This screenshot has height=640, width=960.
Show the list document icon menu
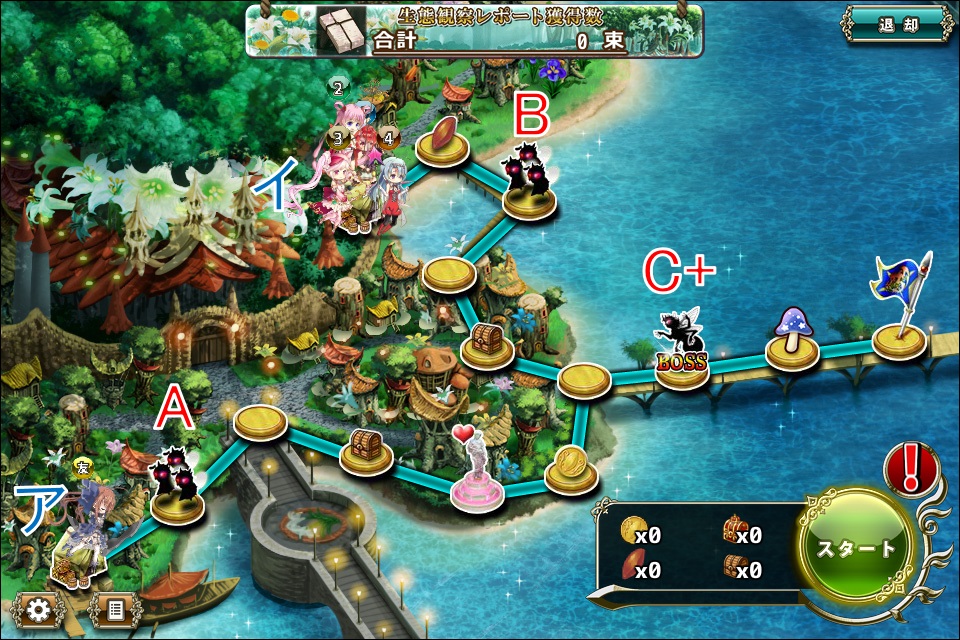tap(114, 608)
